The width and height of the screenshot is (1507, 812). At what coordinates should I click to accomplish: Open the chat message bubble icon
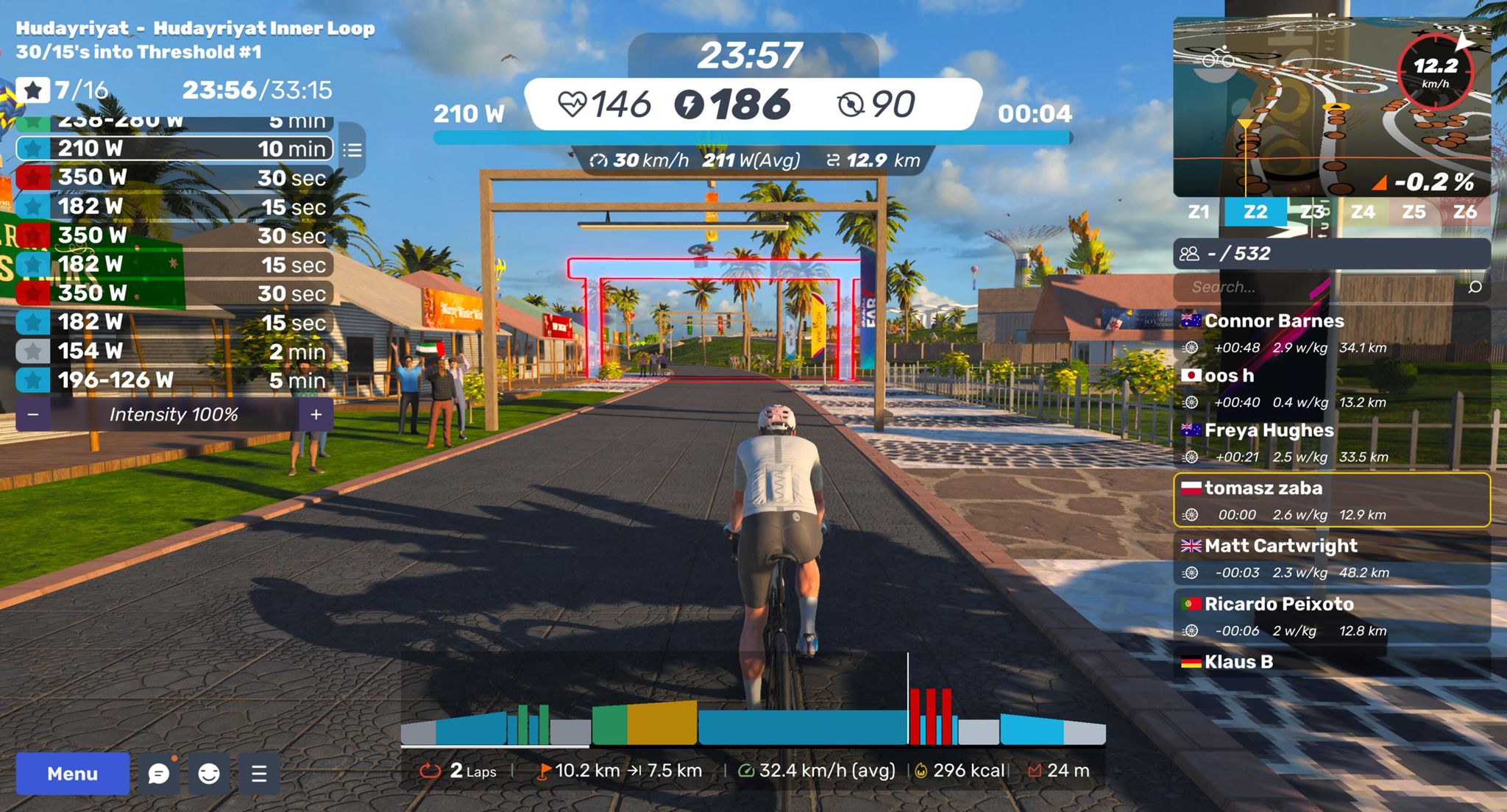click(x=159, y=773)
